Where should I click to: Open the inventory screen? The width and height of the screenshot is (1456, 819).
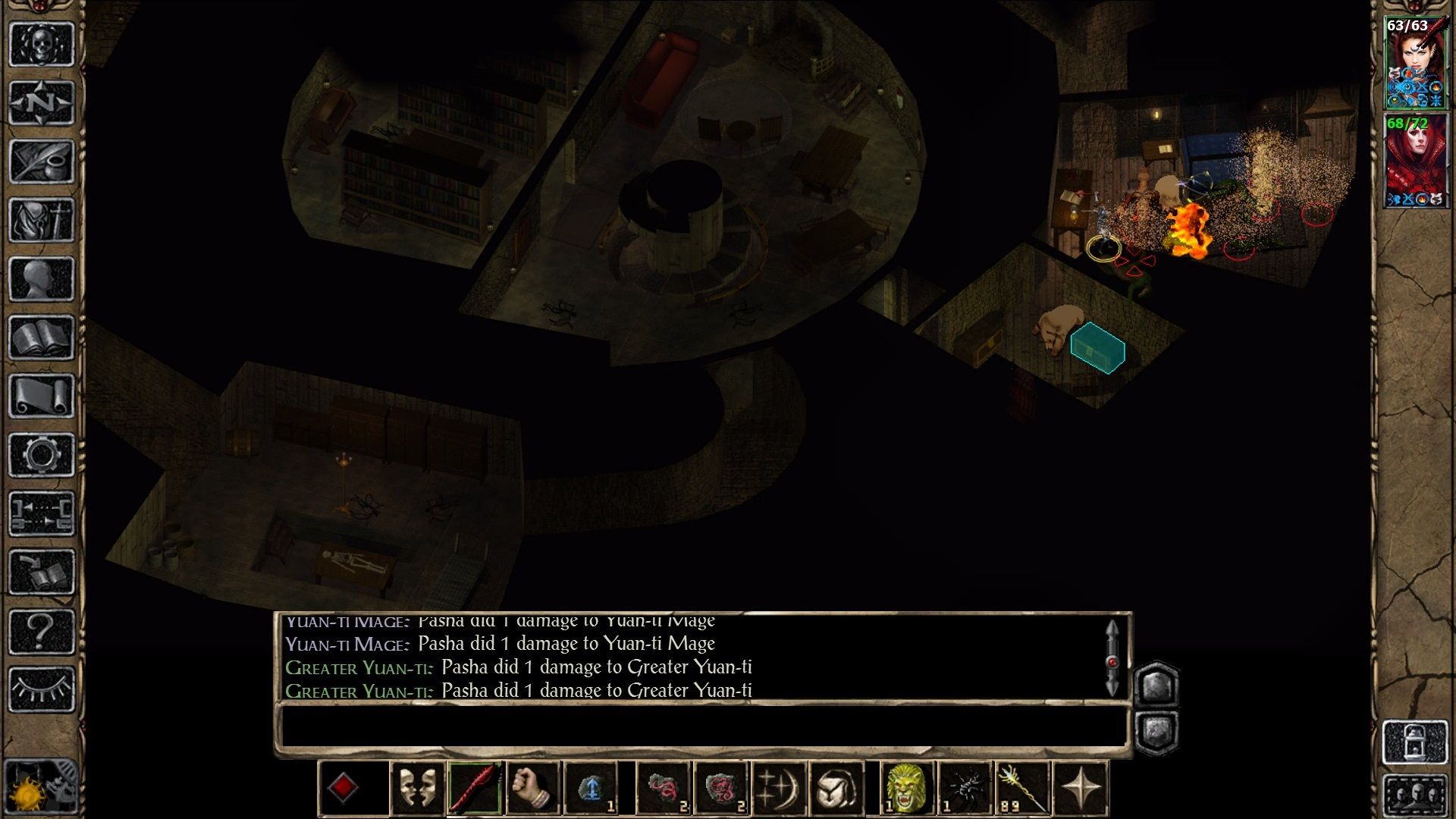[42, 220]
